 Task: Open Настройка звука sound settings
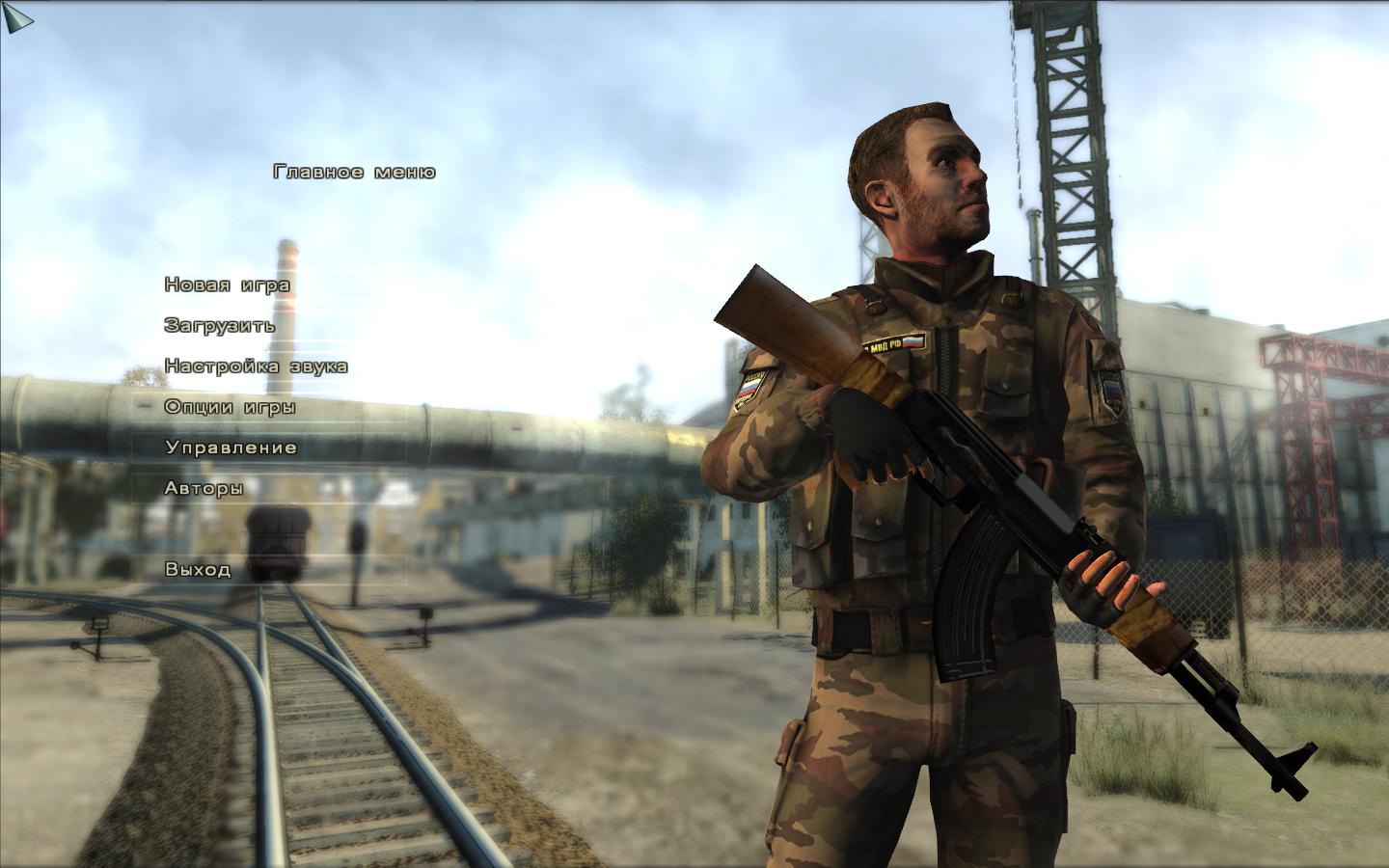coord(256,366)
